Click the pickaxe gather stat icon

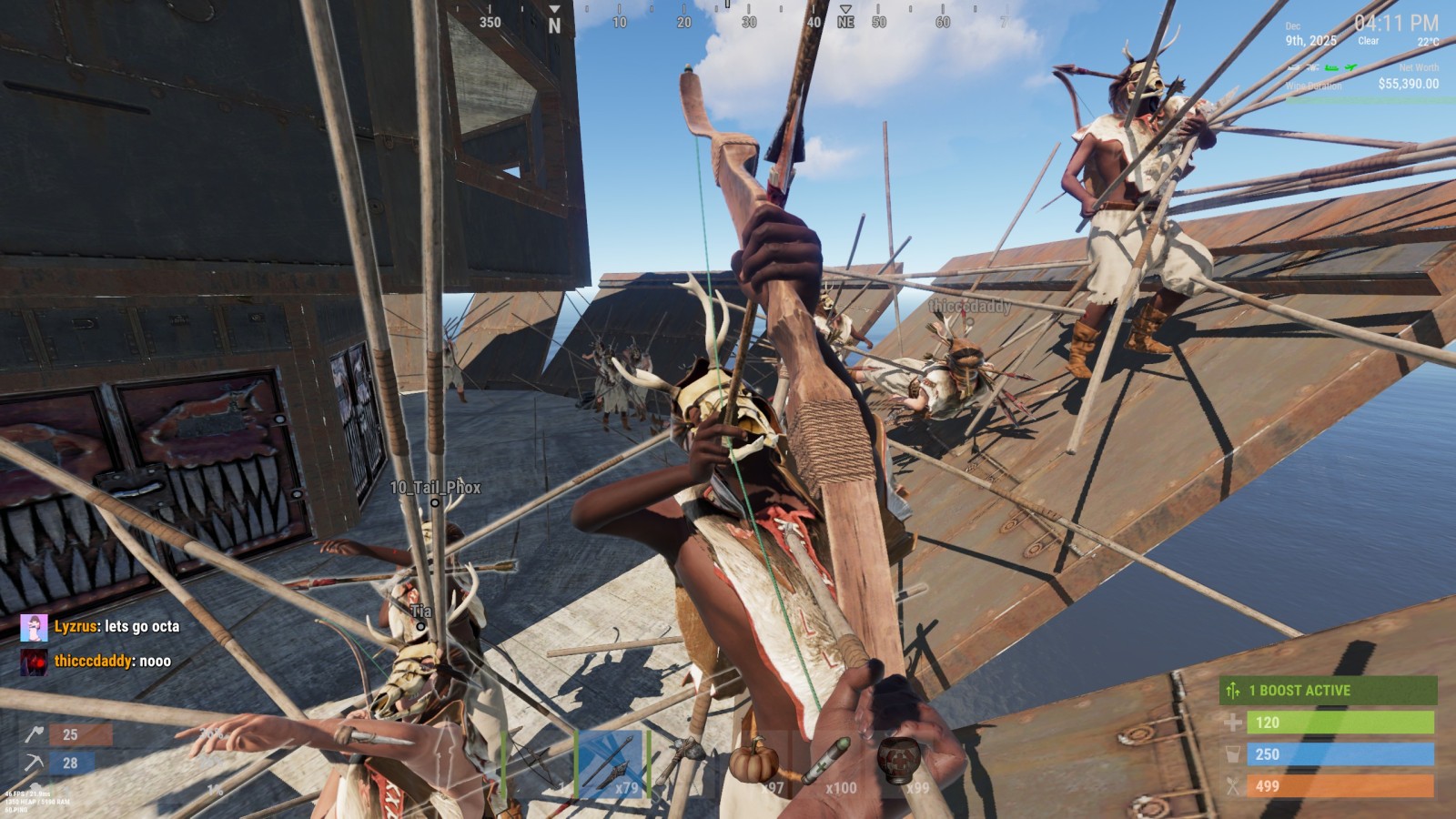tap(35, 763)
